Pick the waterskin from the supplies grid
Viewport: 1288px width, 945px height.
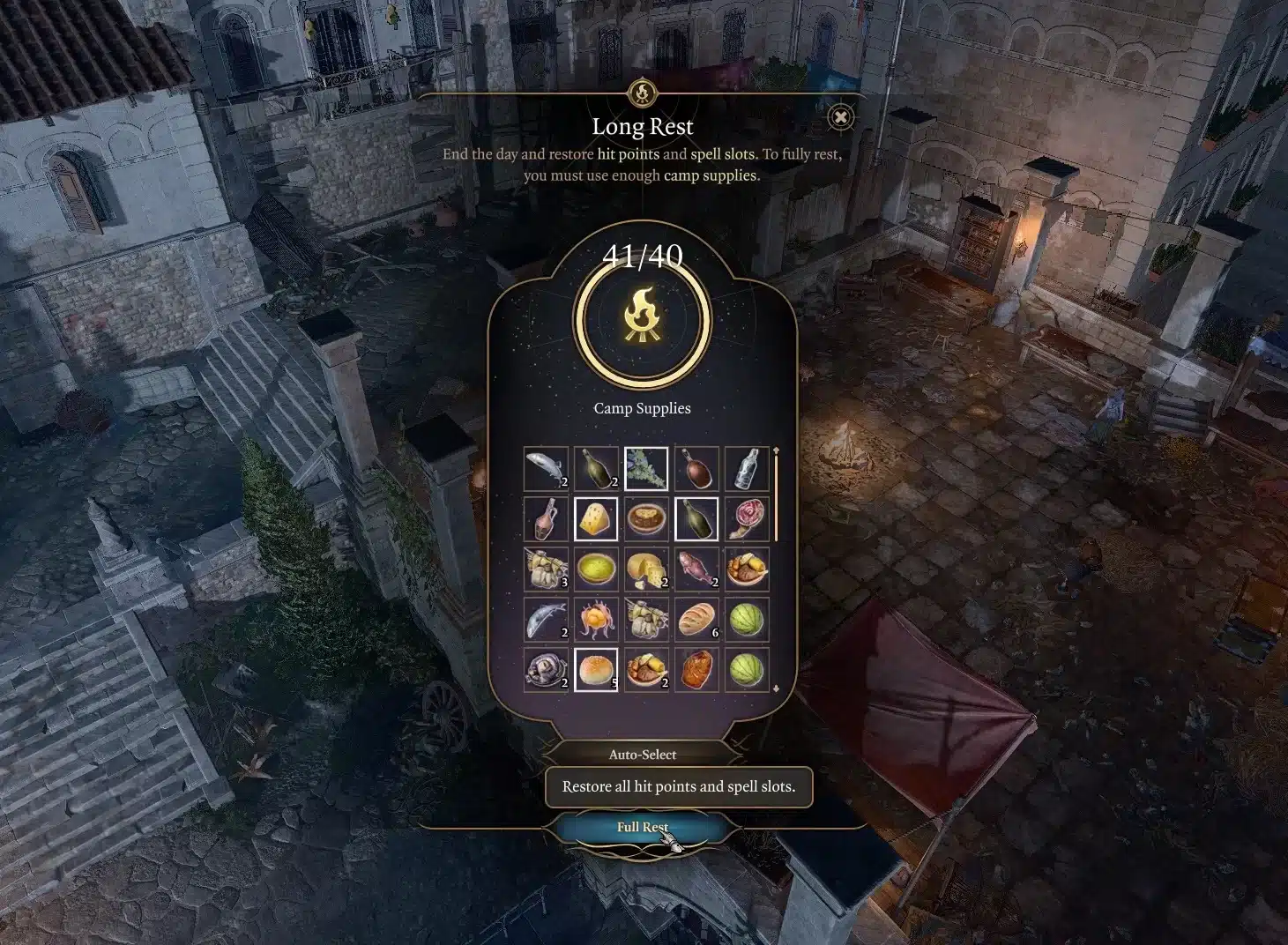coord(696,468)
